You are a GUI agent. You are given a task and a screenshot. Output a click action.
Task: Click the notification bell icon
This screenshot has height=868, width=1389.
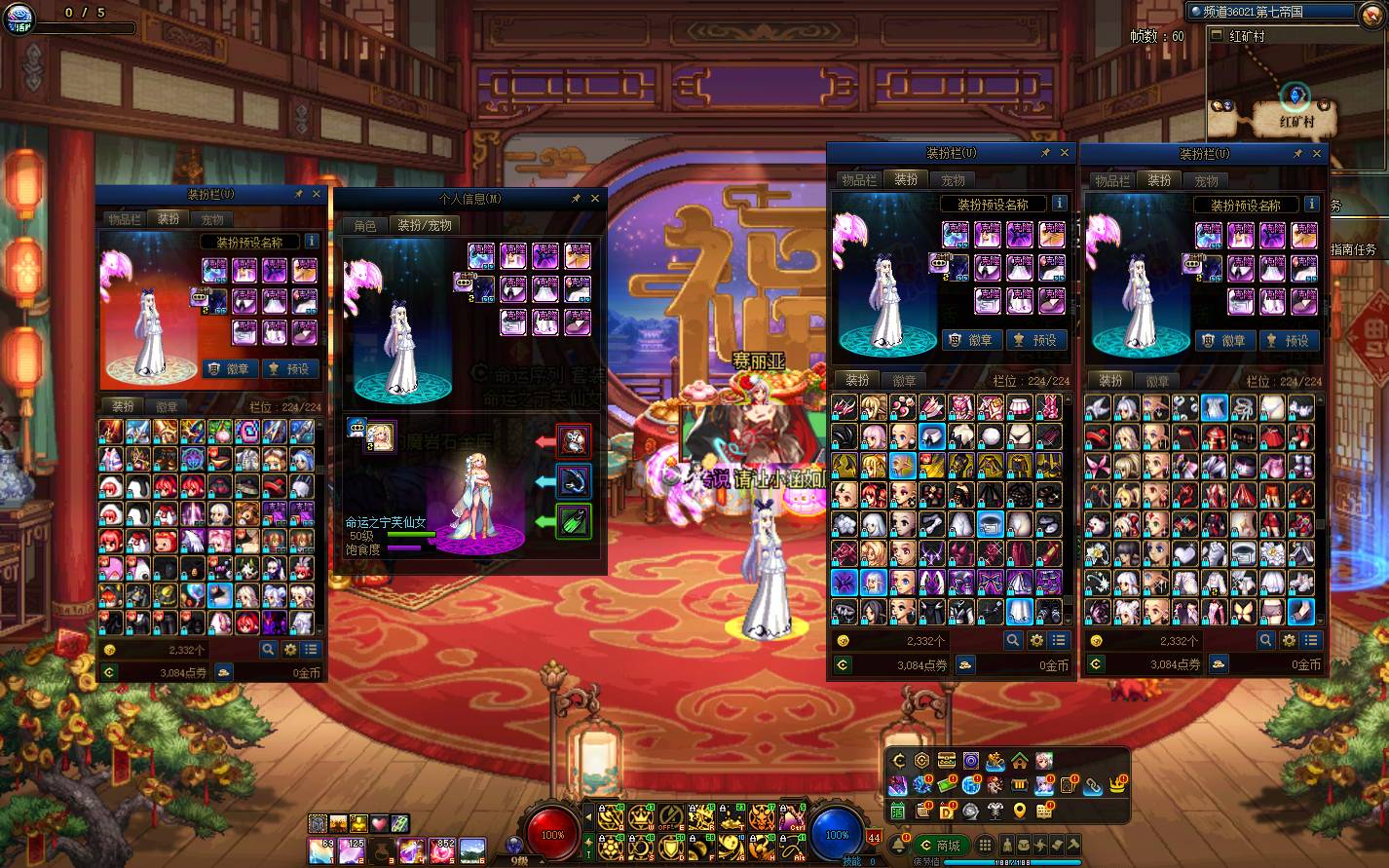898,844
